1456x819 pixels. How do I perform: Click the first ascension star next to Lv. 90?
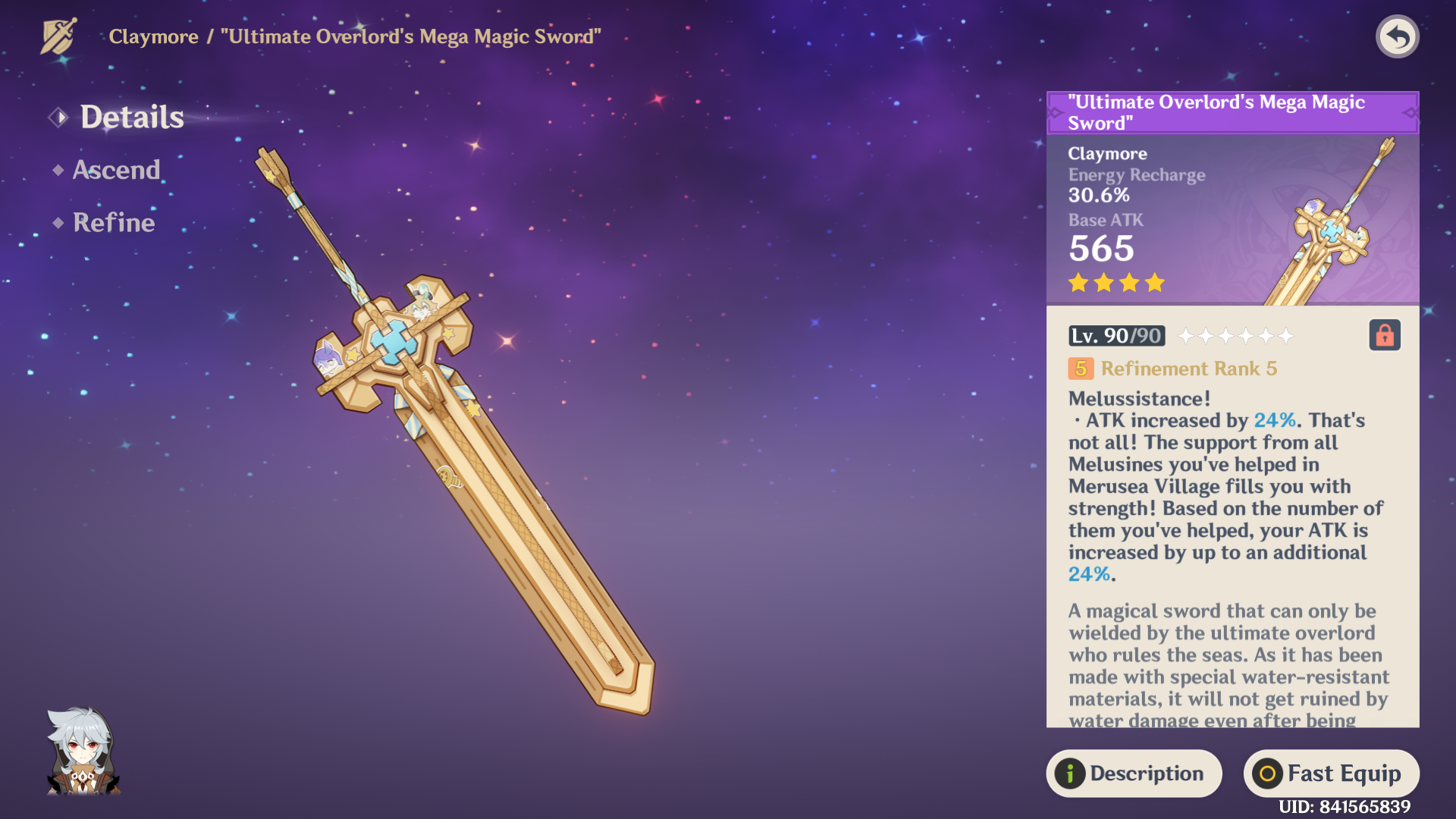(x=1185, y=335)
